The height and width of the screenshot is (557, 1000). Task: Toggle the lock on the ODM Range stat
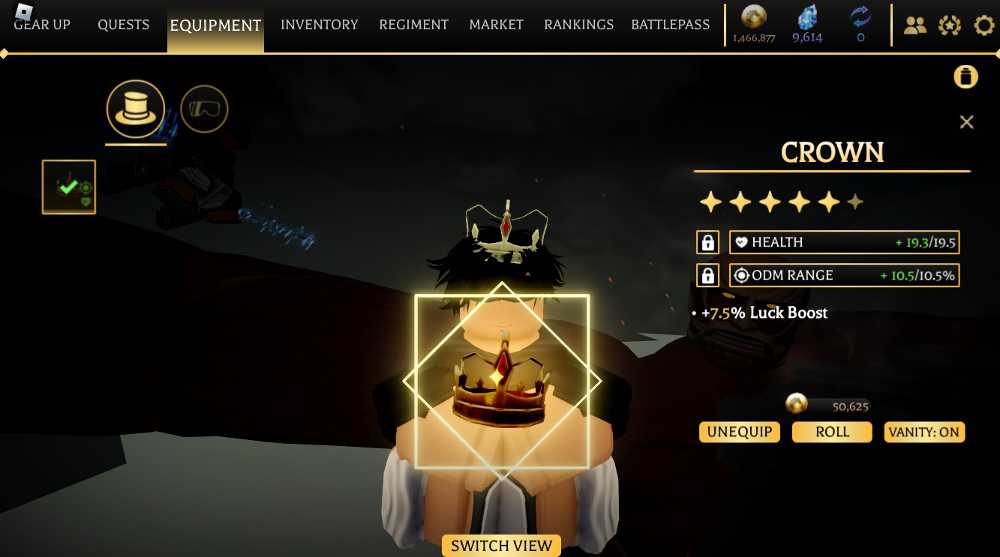tap(707, 275)
